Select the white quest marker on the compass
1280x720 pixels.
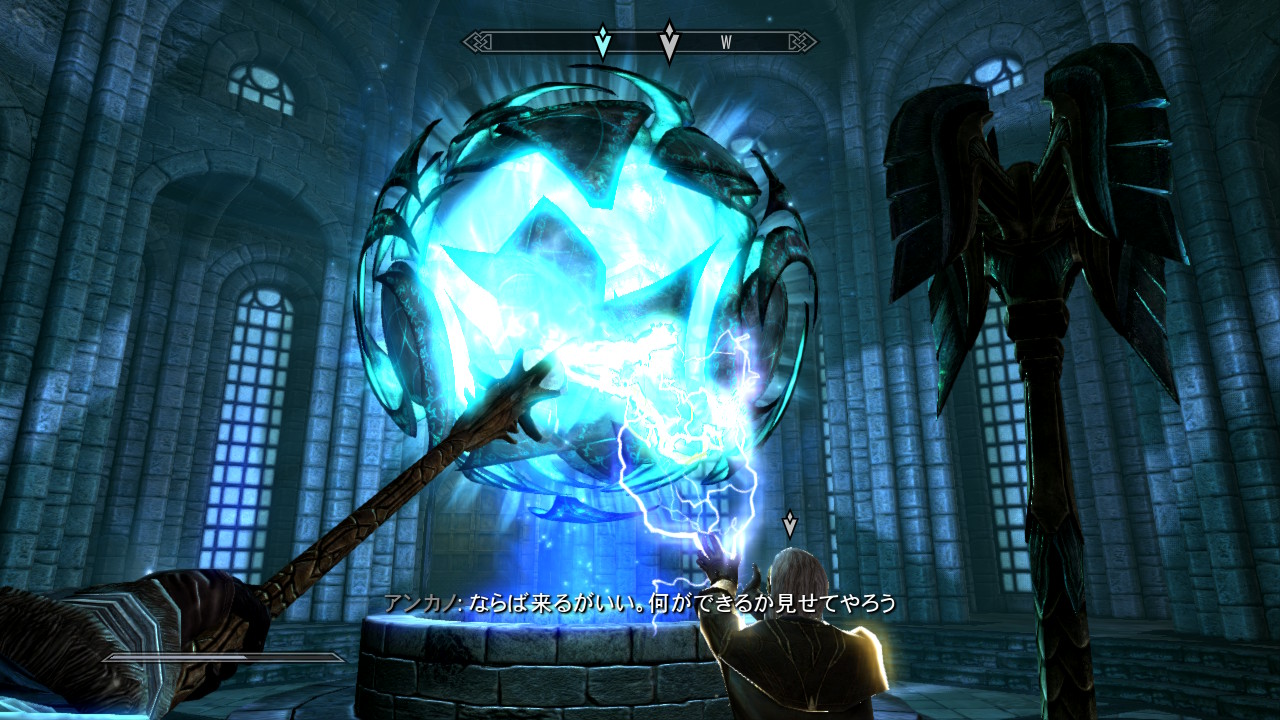pos(669,42)
